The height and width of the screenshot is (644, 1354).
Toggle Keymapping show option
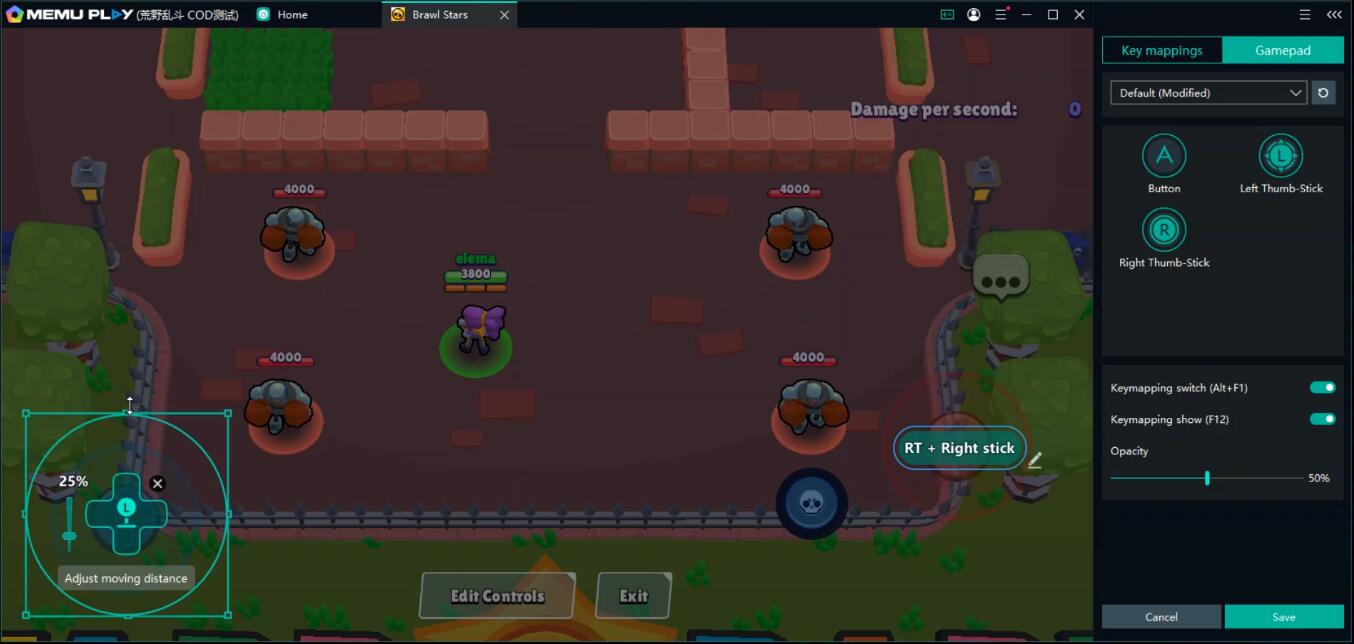click(x=1322, y=419)
